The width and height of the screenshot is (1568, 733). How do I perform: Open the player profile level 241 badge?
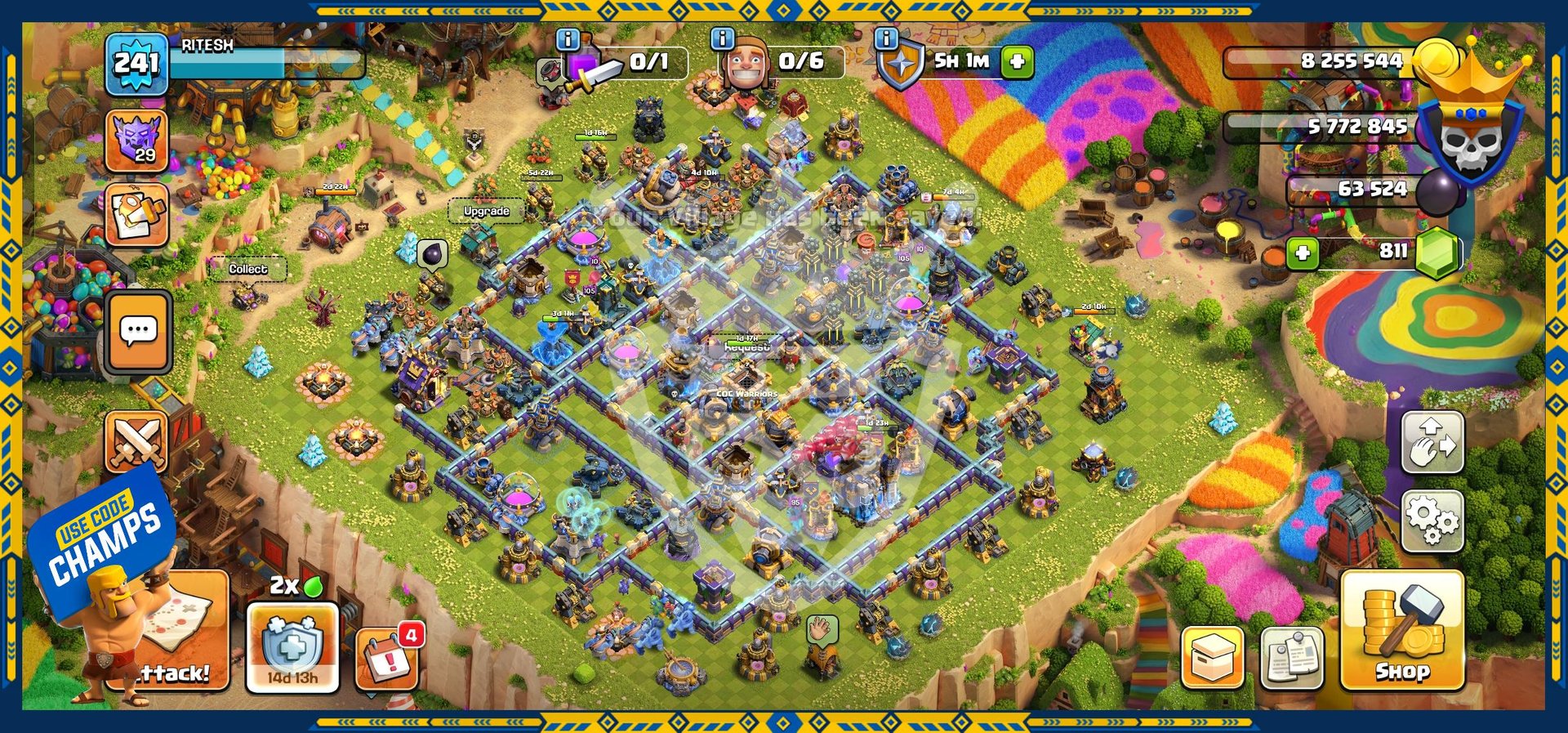136,63
